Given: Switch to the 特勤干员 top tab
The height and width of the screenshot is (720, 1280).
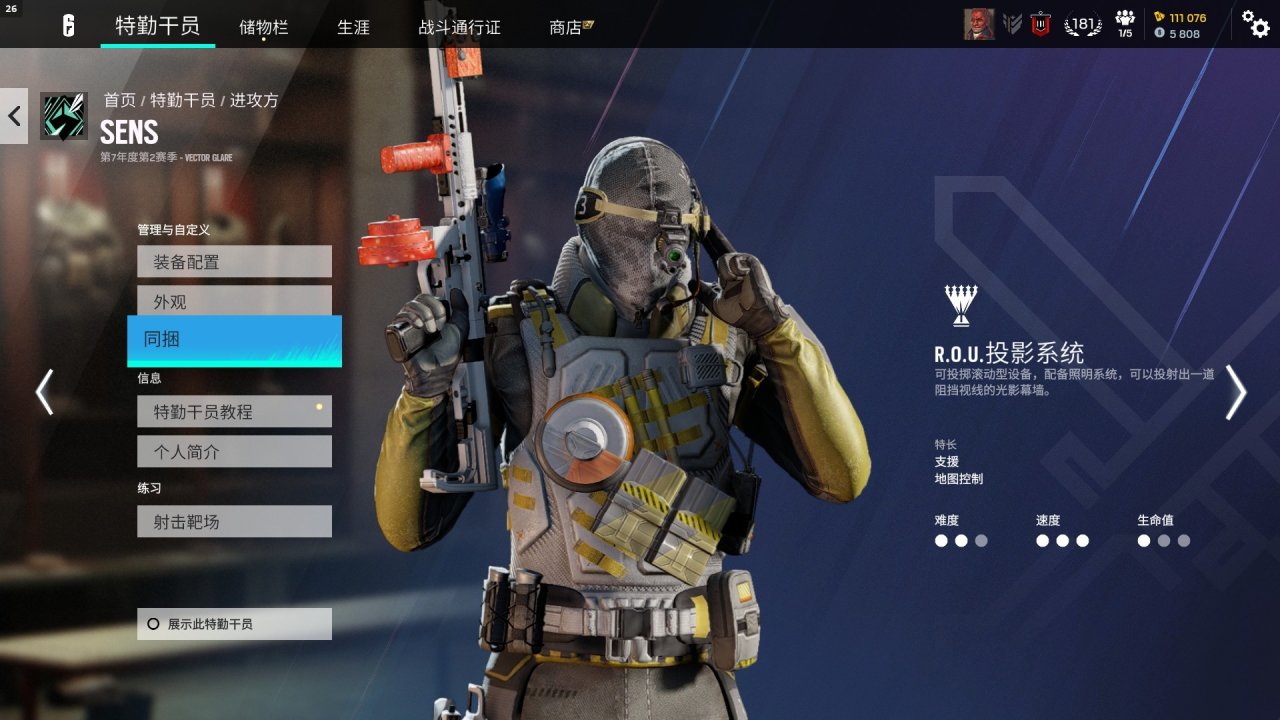Looking at the screenshot, I should 157,26.
